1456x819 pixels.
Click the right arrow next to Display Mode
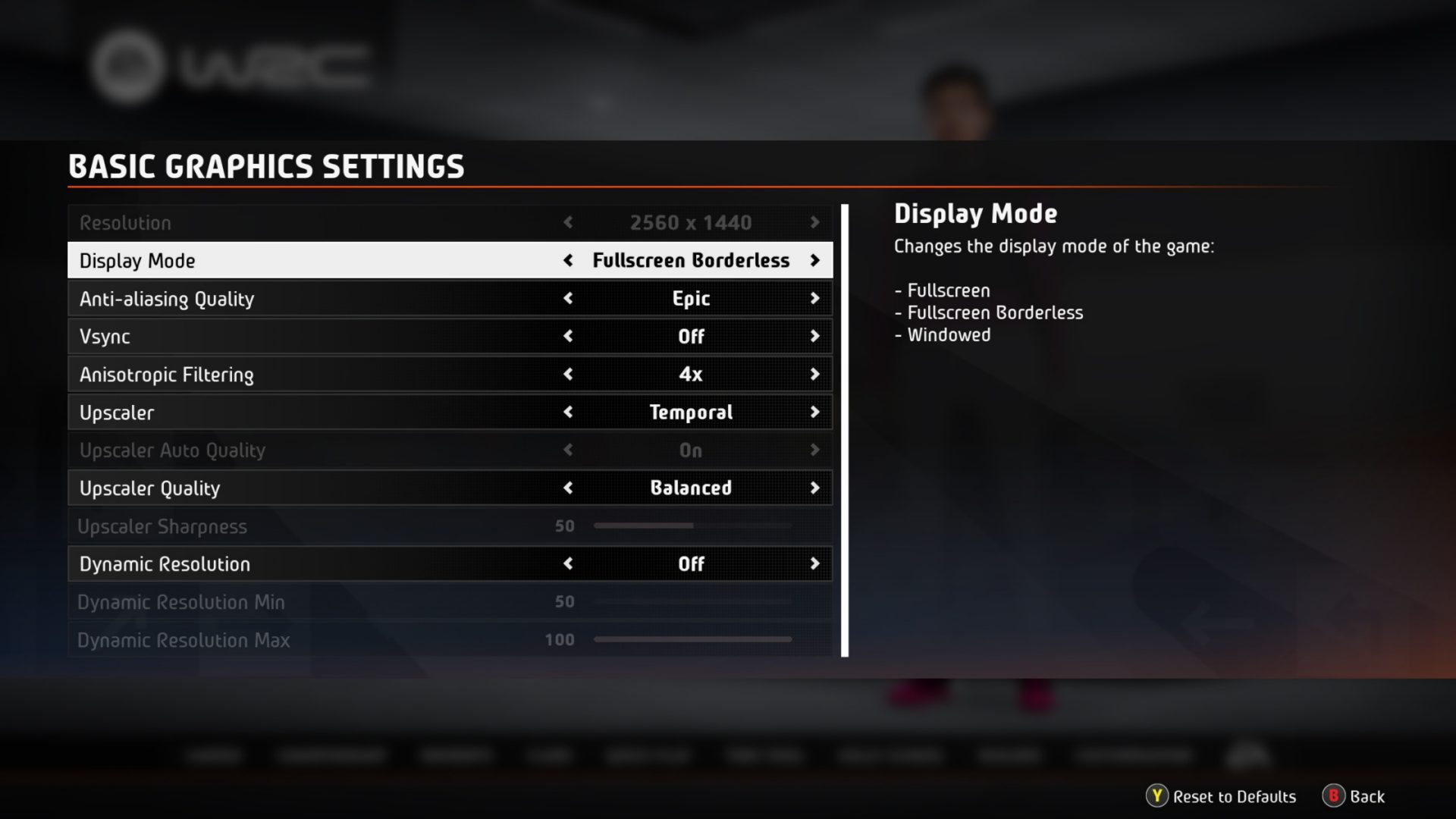tap(816, 260)
